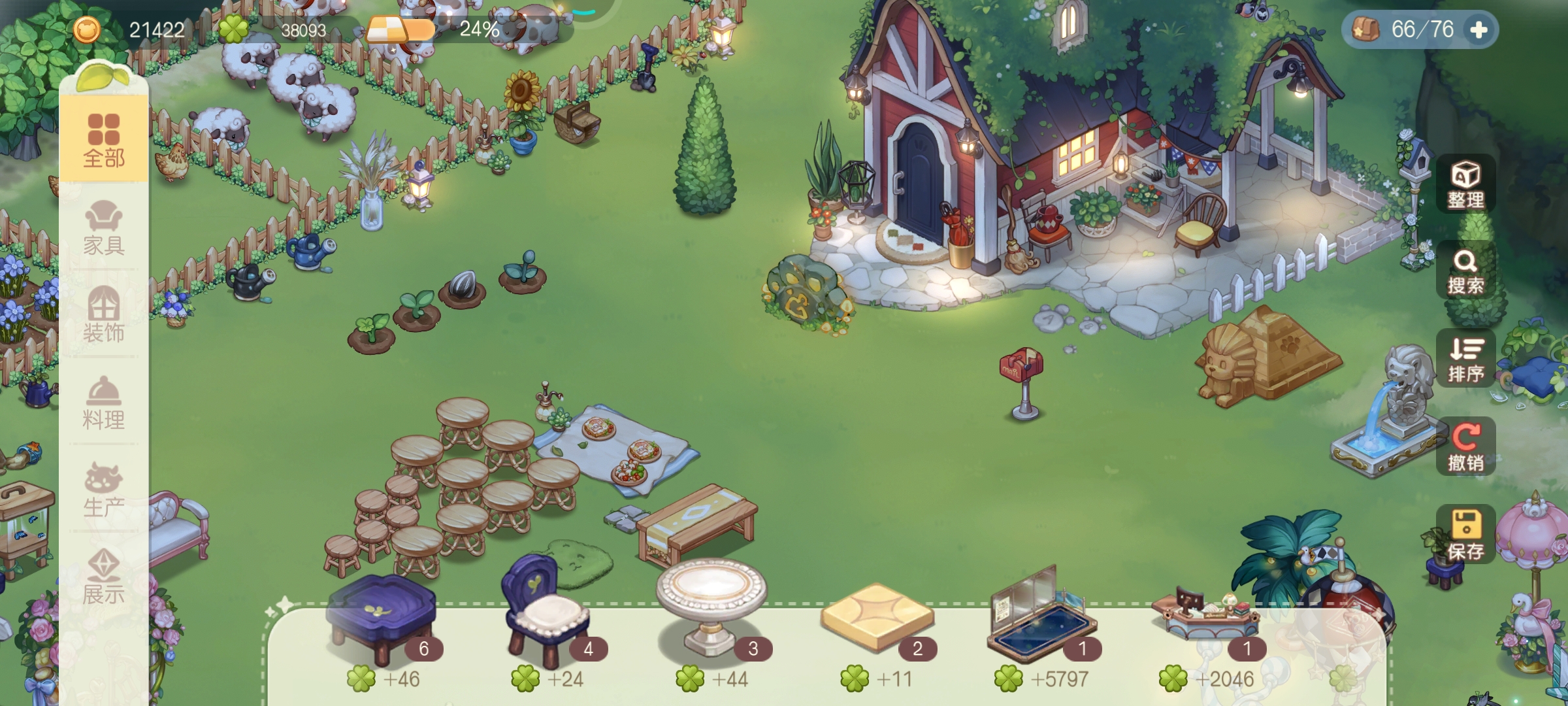
Task: Switch to the 展示 display category
Action: pyautogui.click(x=104, y=577)
